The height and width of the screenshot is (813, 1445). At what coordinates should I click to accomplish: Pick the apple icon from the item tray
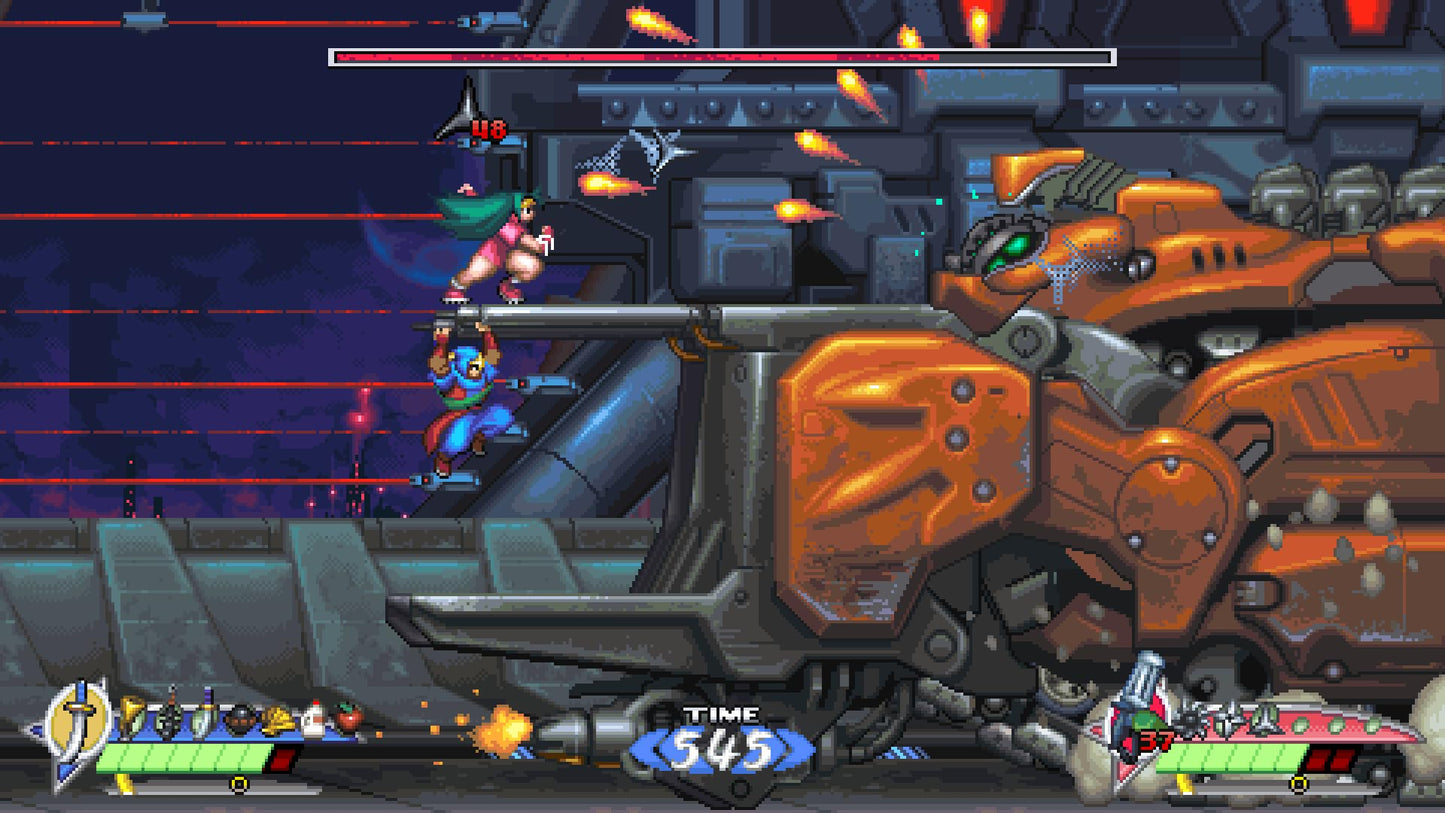[x=348, y=718]
